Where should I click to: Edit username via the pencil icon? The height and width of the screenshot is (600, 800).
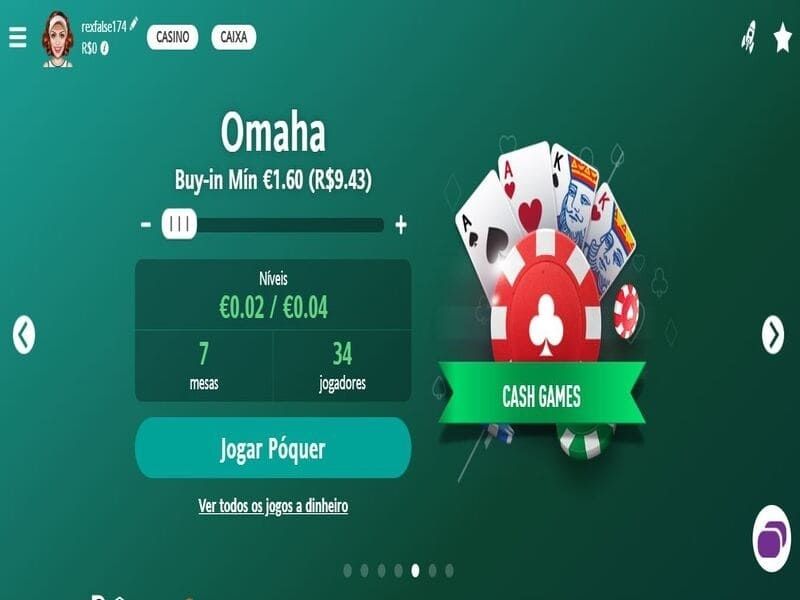click(x=134, y=24)
